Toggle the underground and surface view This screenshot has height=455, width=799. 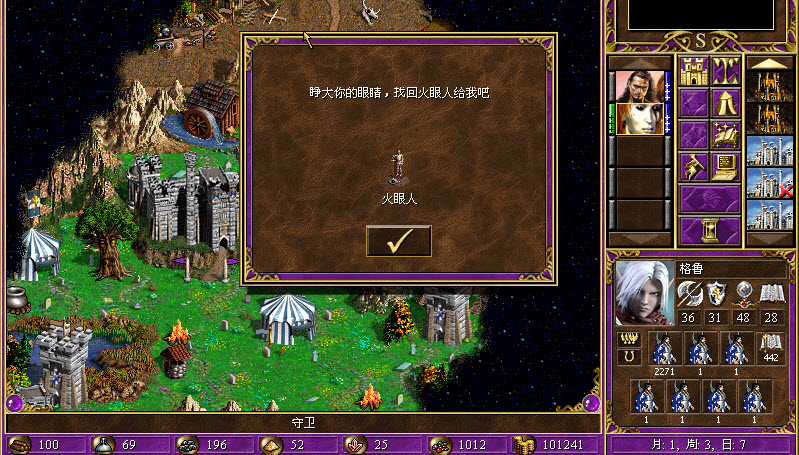725,71
